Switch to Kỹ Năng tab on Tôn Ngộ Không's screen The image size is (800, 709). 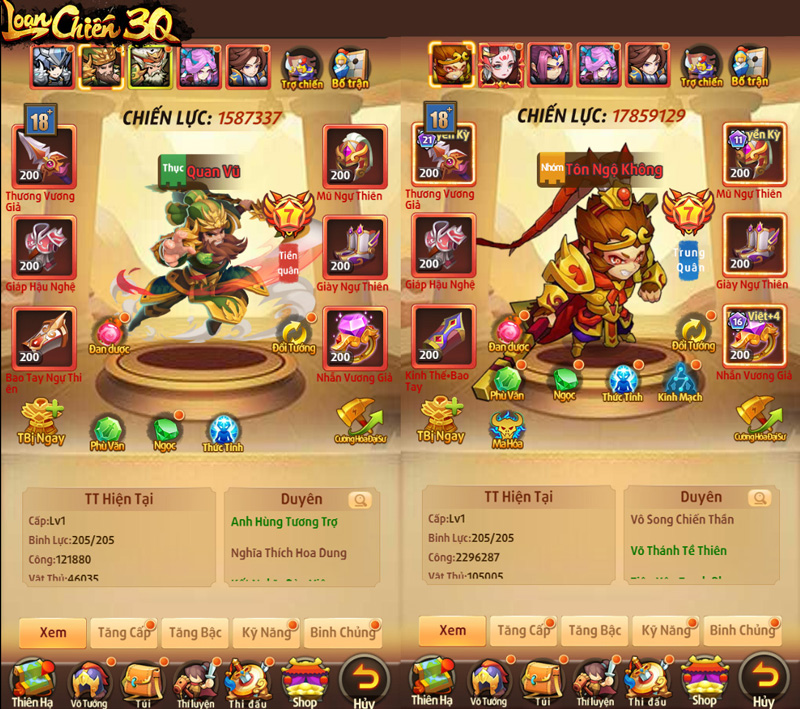(x=665, y=630)
